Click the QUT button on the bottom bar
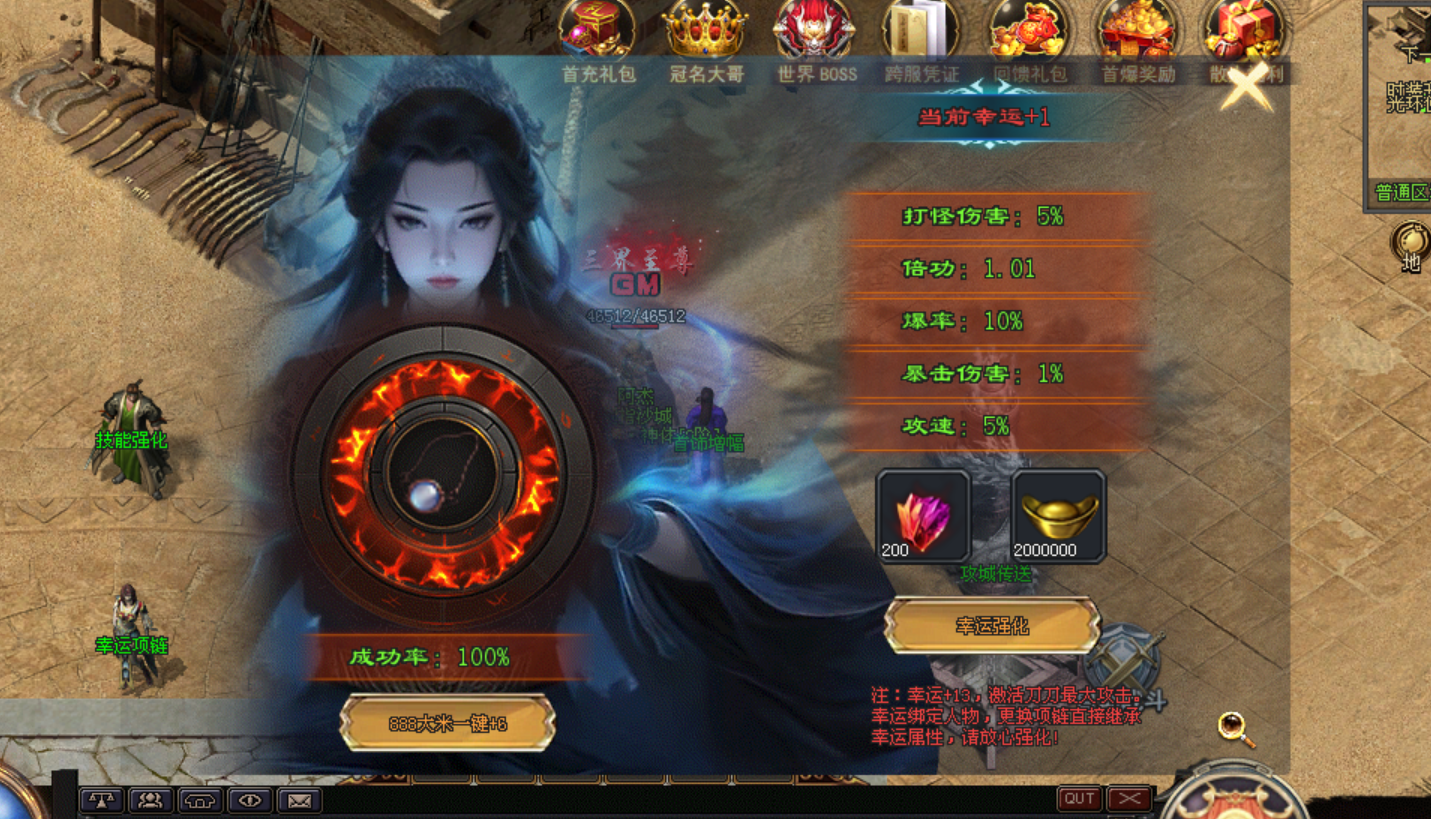Screen dimensions: 1431x819 point(1079,798)
